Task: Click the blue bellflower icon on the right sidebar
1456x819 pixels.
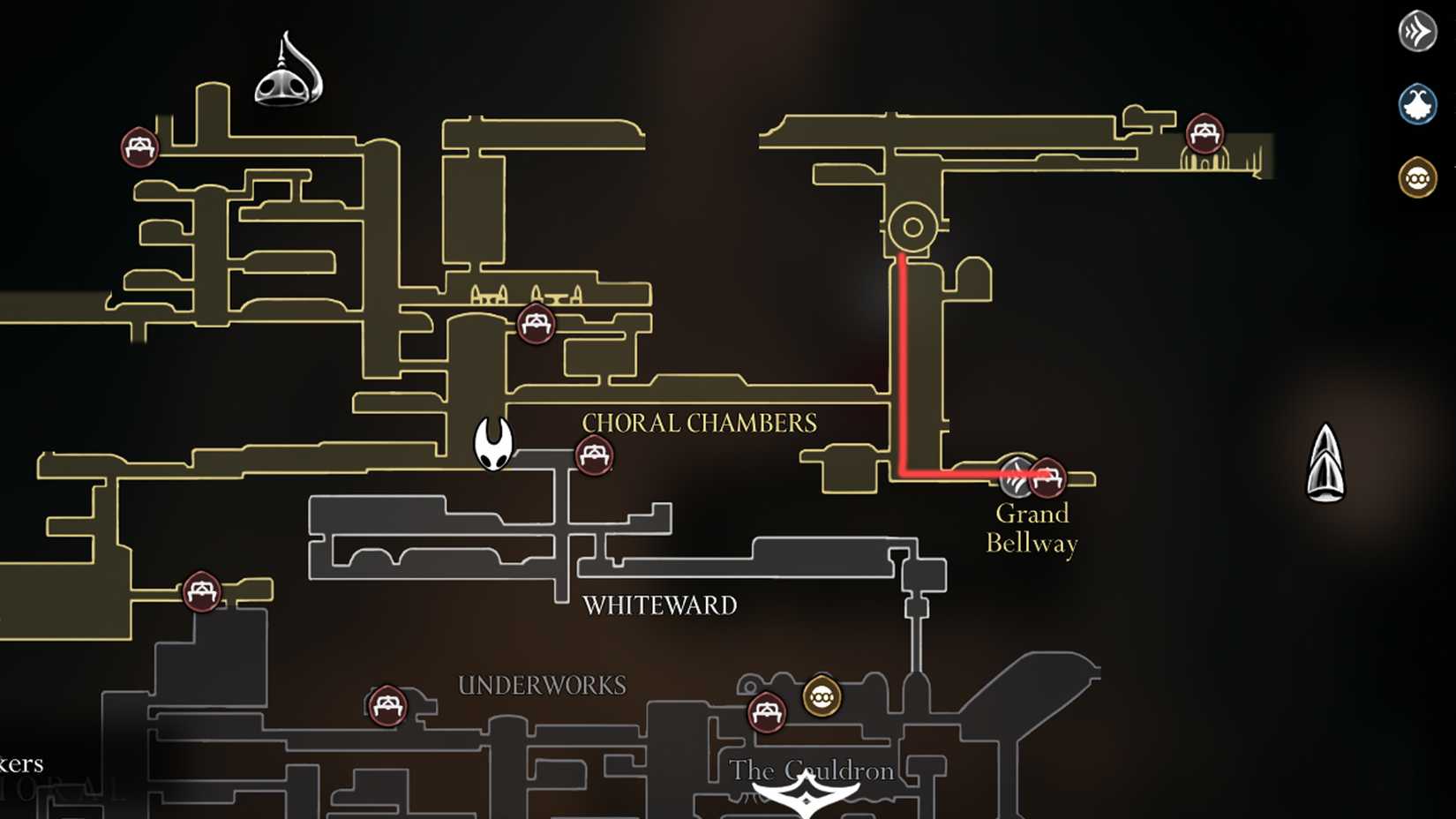Action: (x=1418, y=103)
